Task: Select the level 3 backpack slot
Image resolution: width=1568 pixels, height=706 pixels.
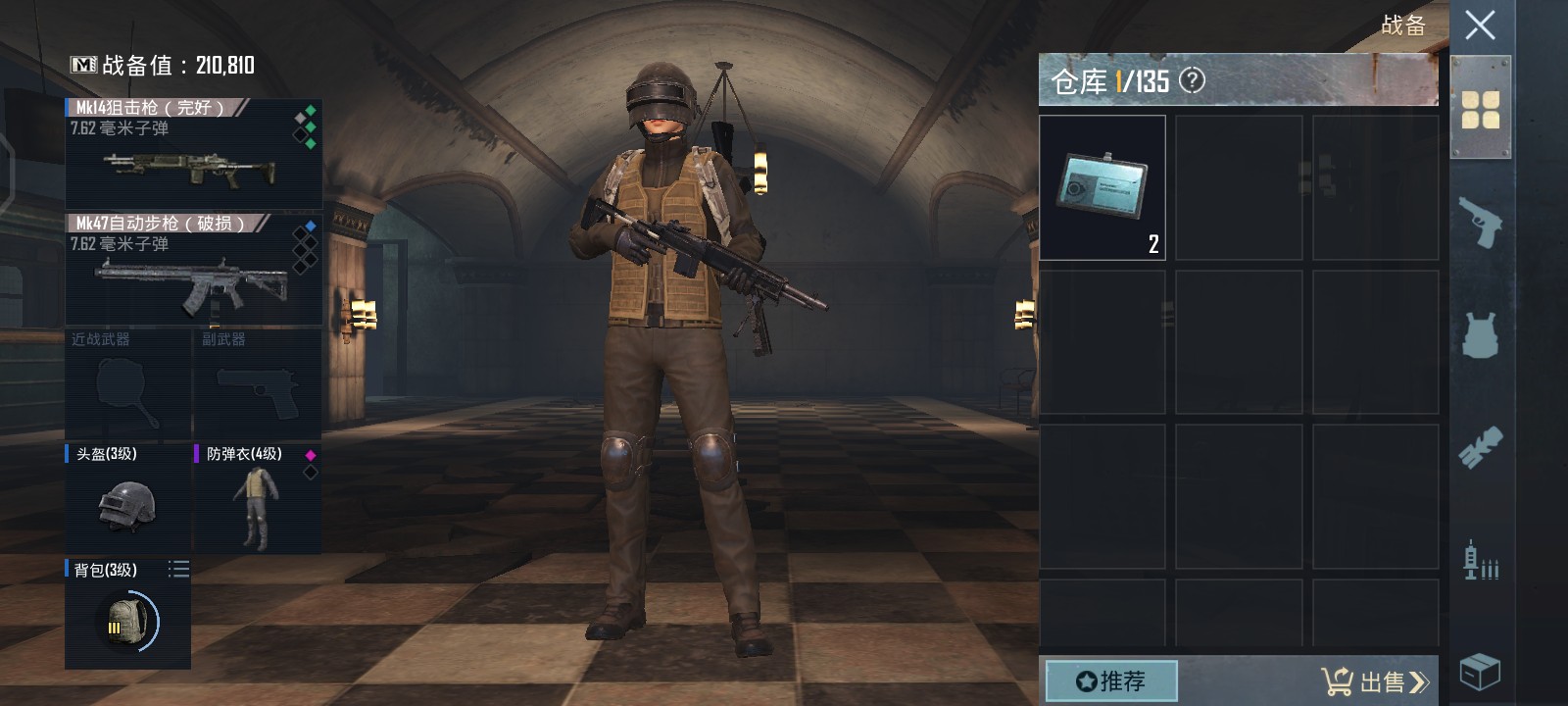Action: point(127,615)
